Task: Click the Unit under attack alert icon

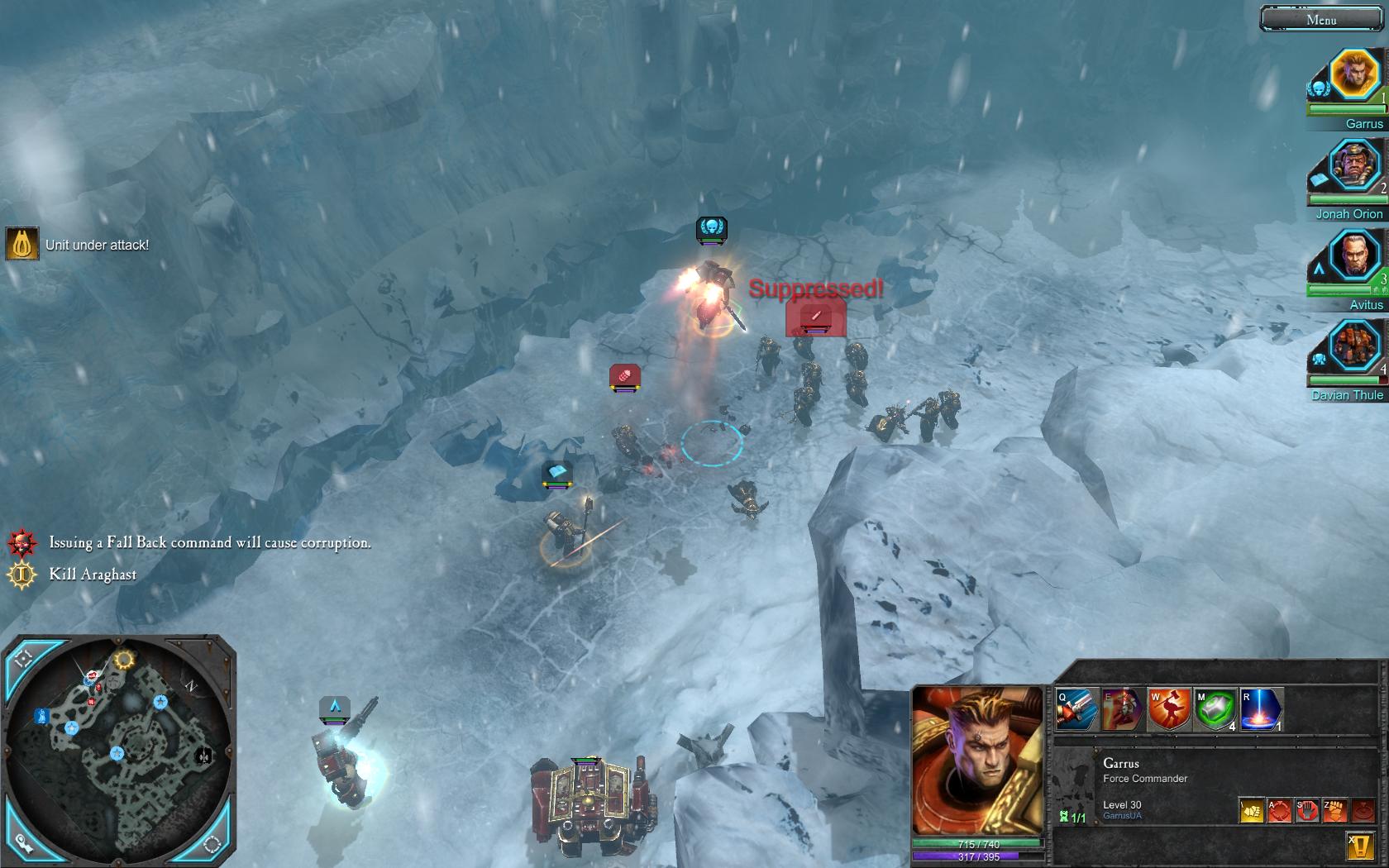Action: point(22,244)
